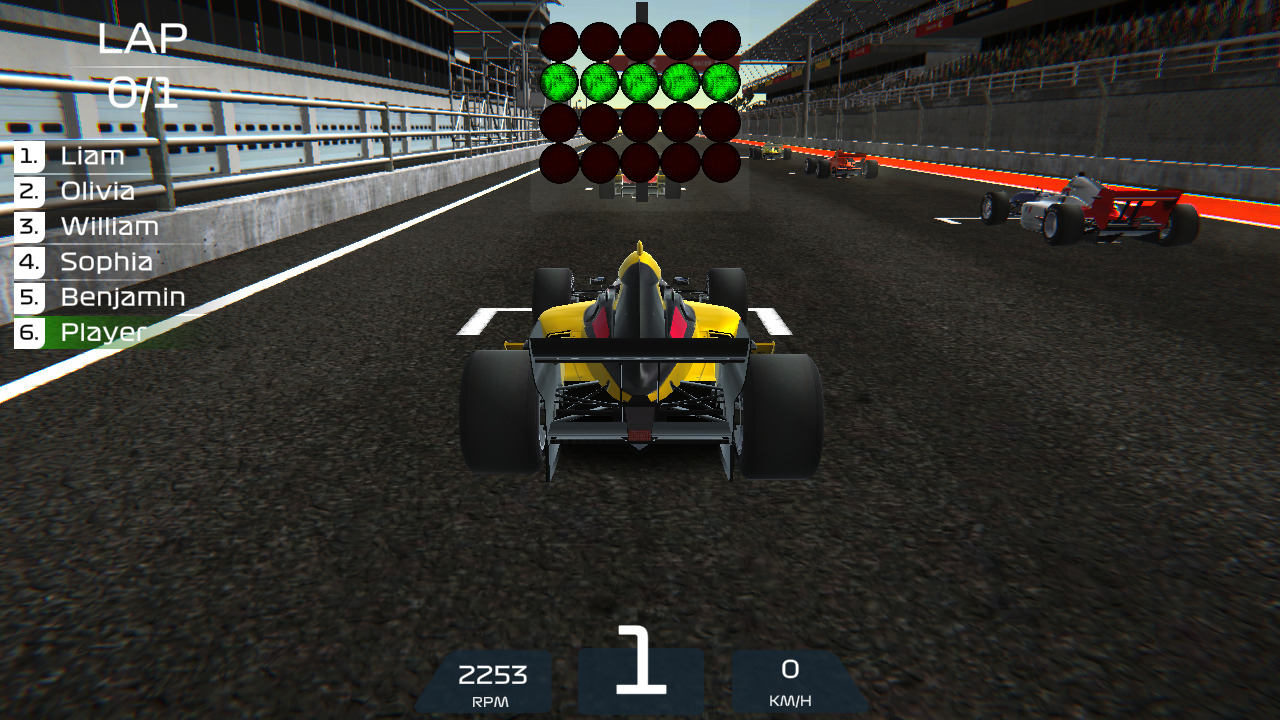The image size is (1280, 720).
Task: Click the Liam entry on the leaderboard
Action: click(91, 156)
